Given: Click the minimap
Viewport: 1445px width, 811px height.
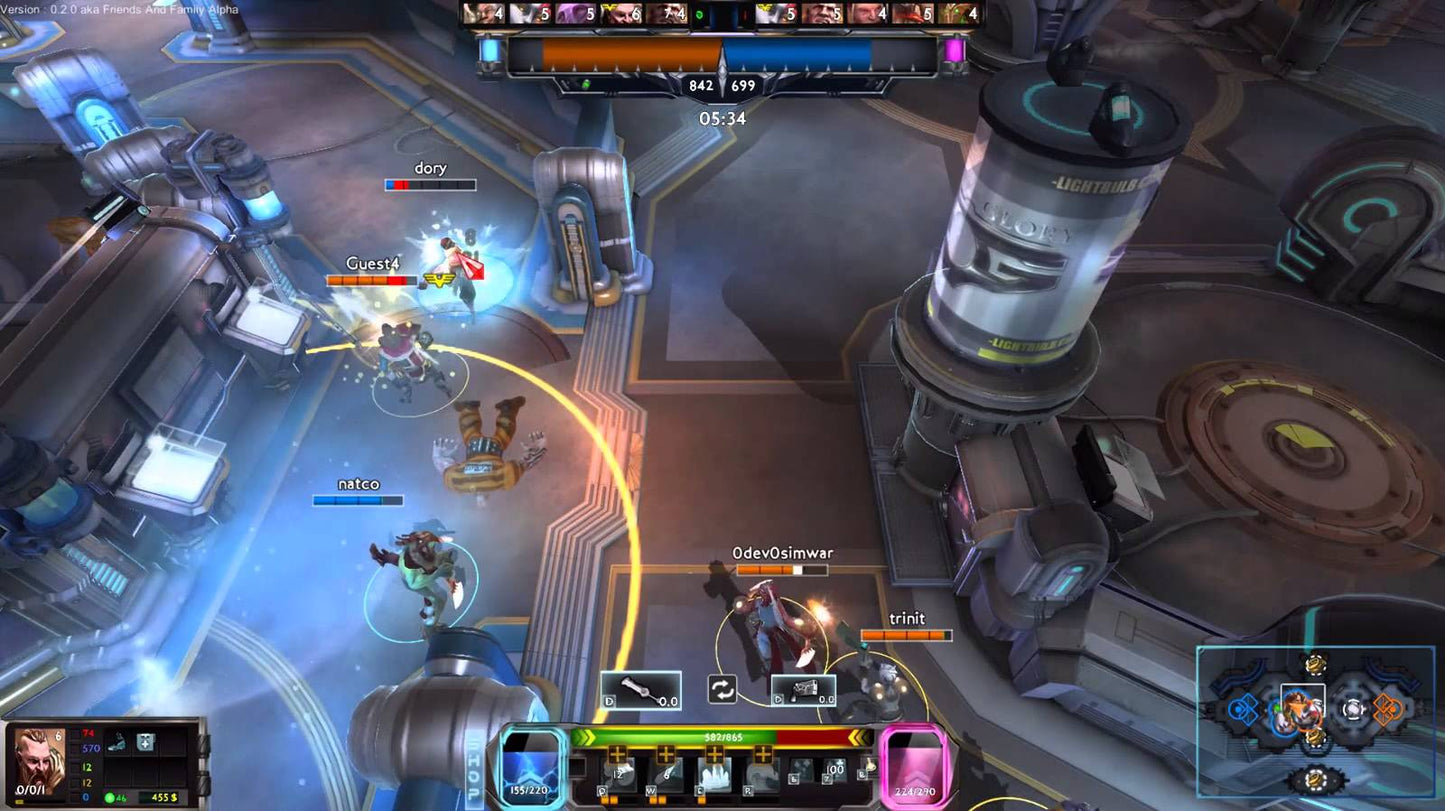Looking at the screenshot, I should coord(1315,712).
